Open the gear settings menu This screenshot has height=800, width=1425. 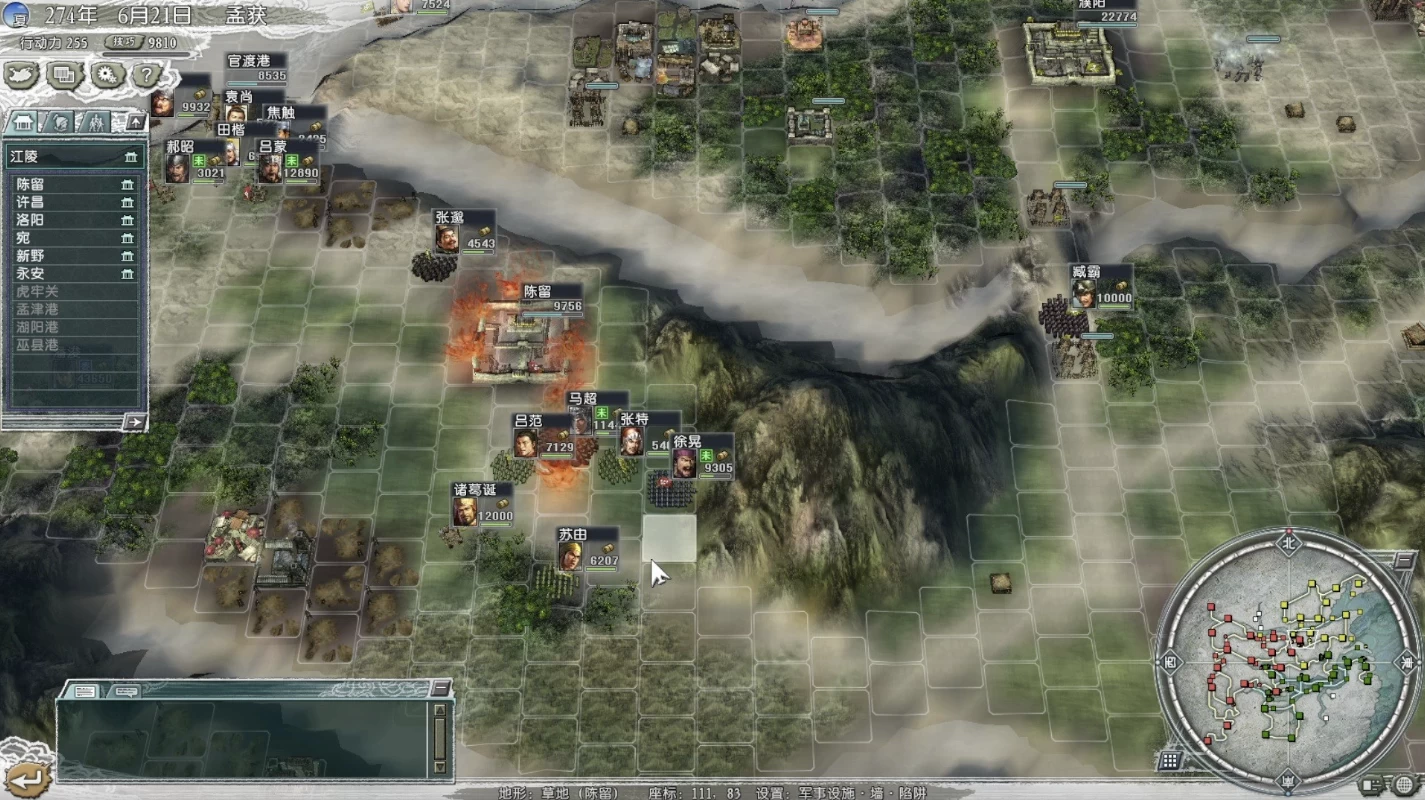(x=106, y=75)
